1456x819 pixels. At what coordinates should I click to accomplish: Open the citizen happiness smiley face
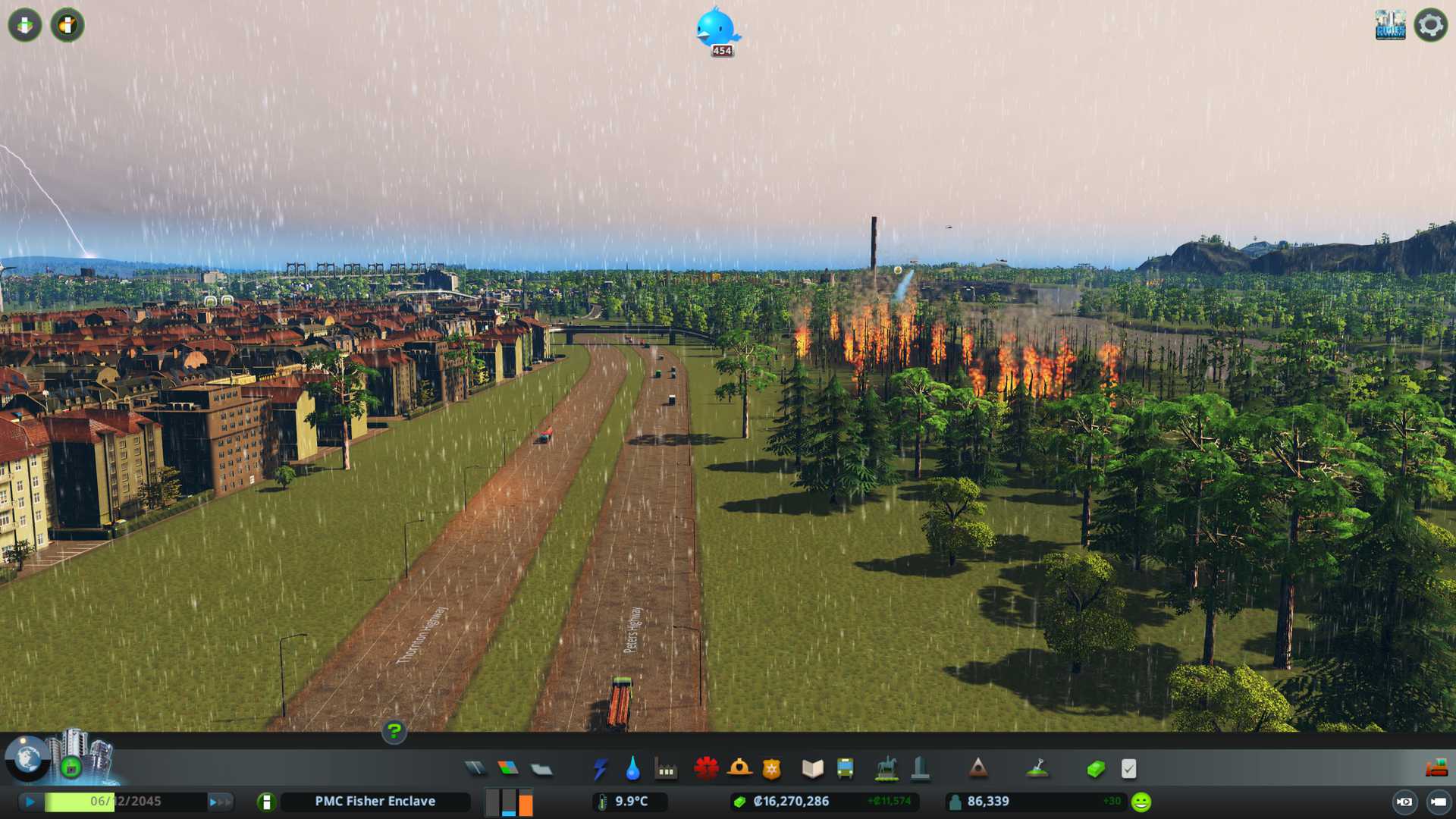(x=1141, y=802)
